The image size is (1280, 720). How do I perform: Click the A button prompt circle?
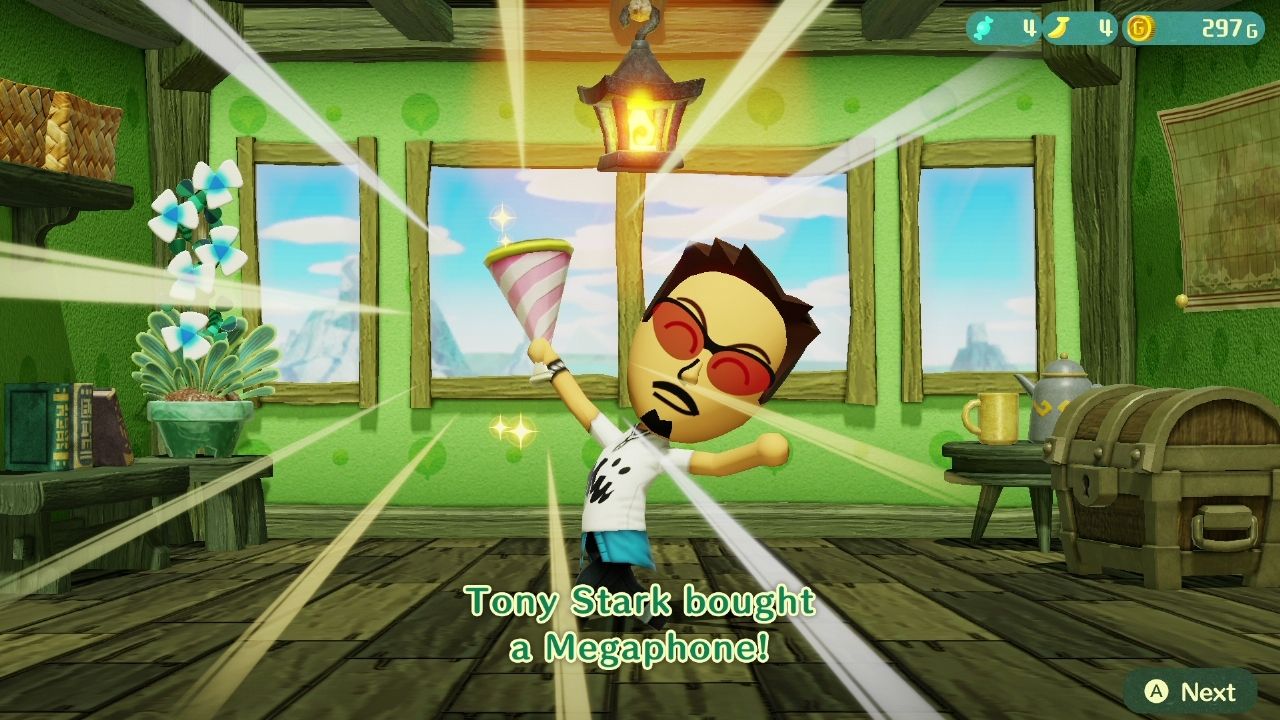(1157, 689)
